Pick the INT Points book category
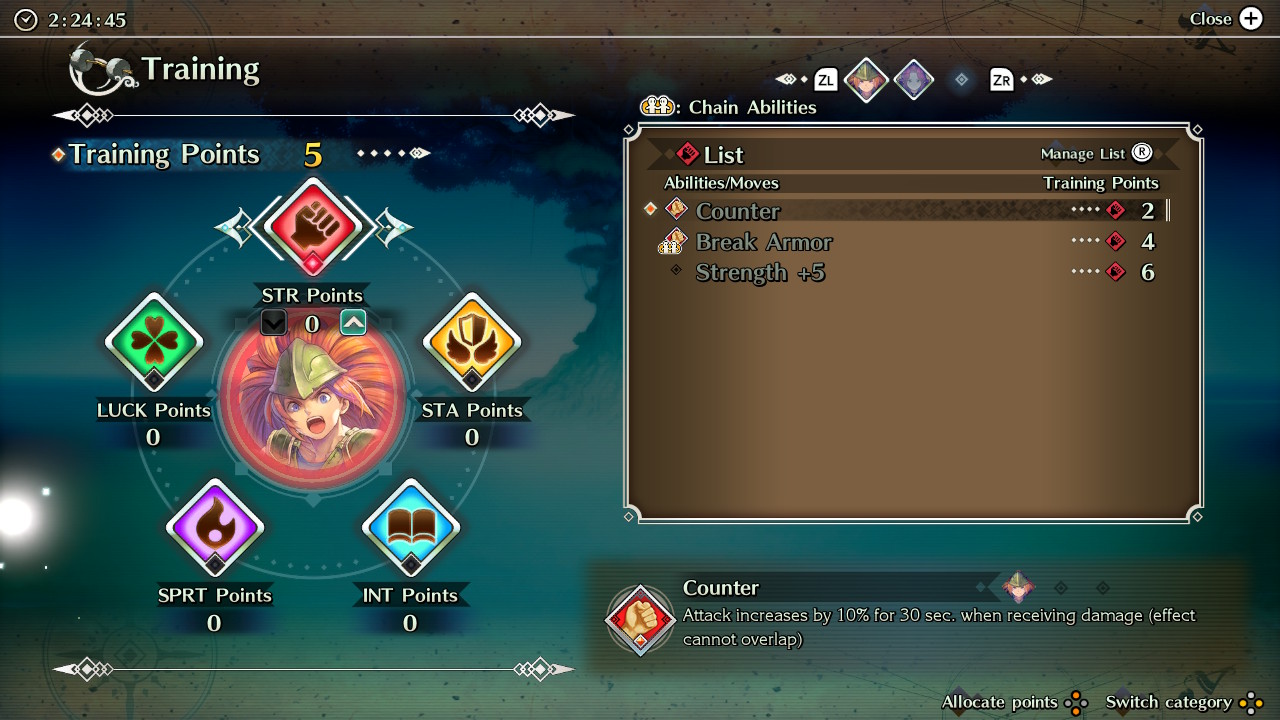Screen dimensions: 1280x720 pyautogui.click(x=410, y=527)
